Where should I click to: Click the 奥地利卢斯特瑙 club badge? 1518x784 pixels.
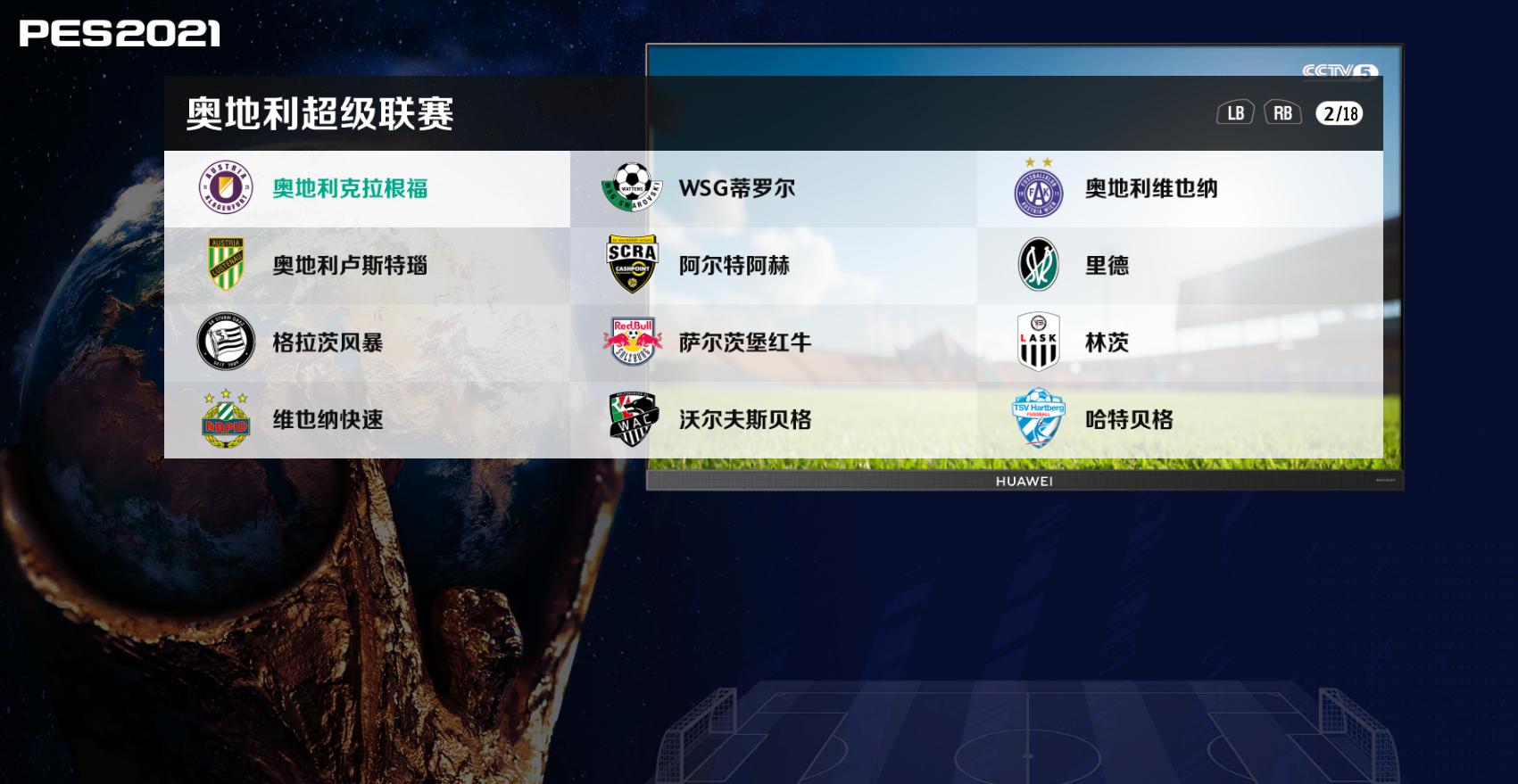coord(225,265)
